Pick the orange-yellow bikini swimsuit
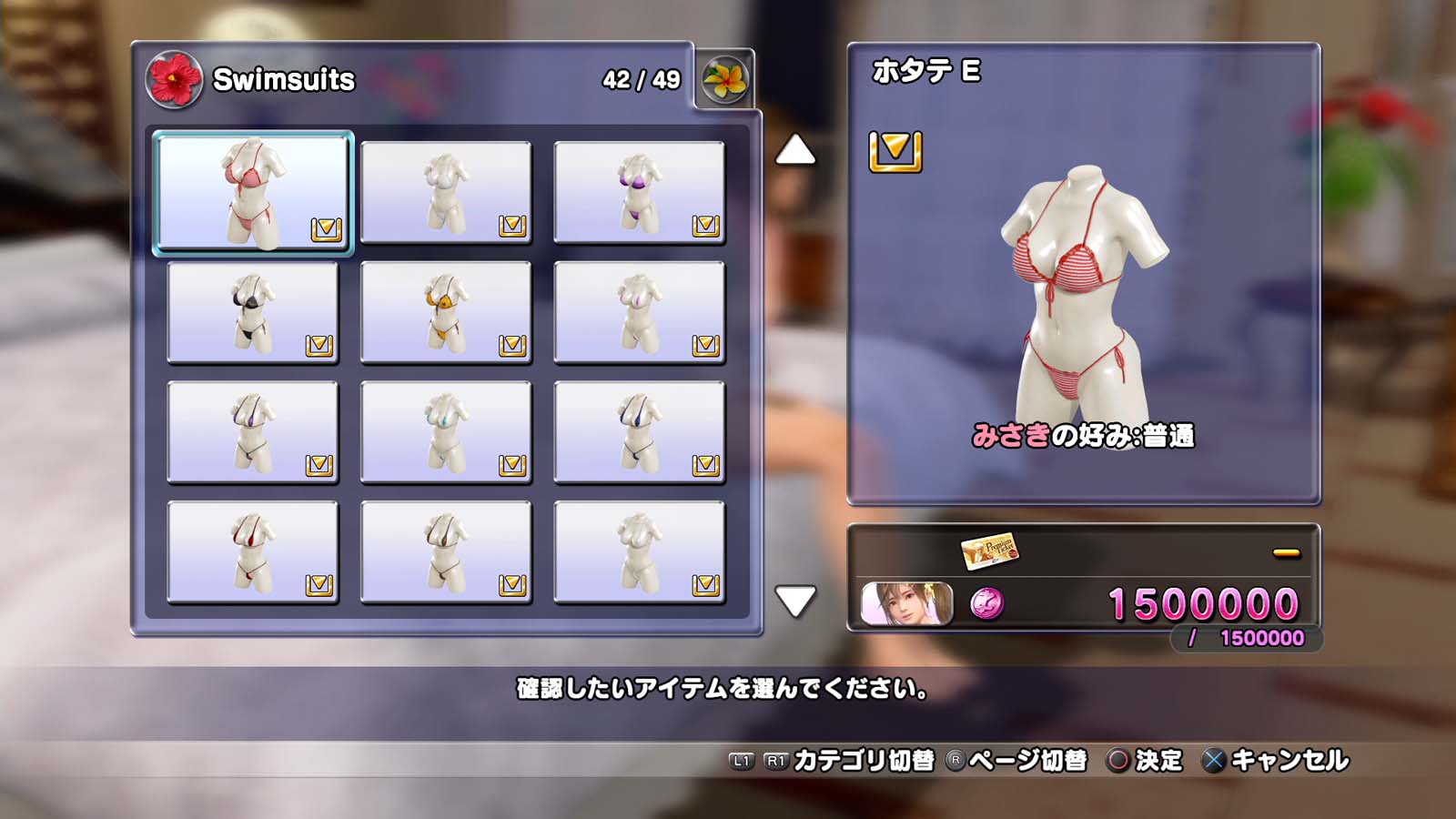Screen dimensions: 1456x819 pos(446,312)
